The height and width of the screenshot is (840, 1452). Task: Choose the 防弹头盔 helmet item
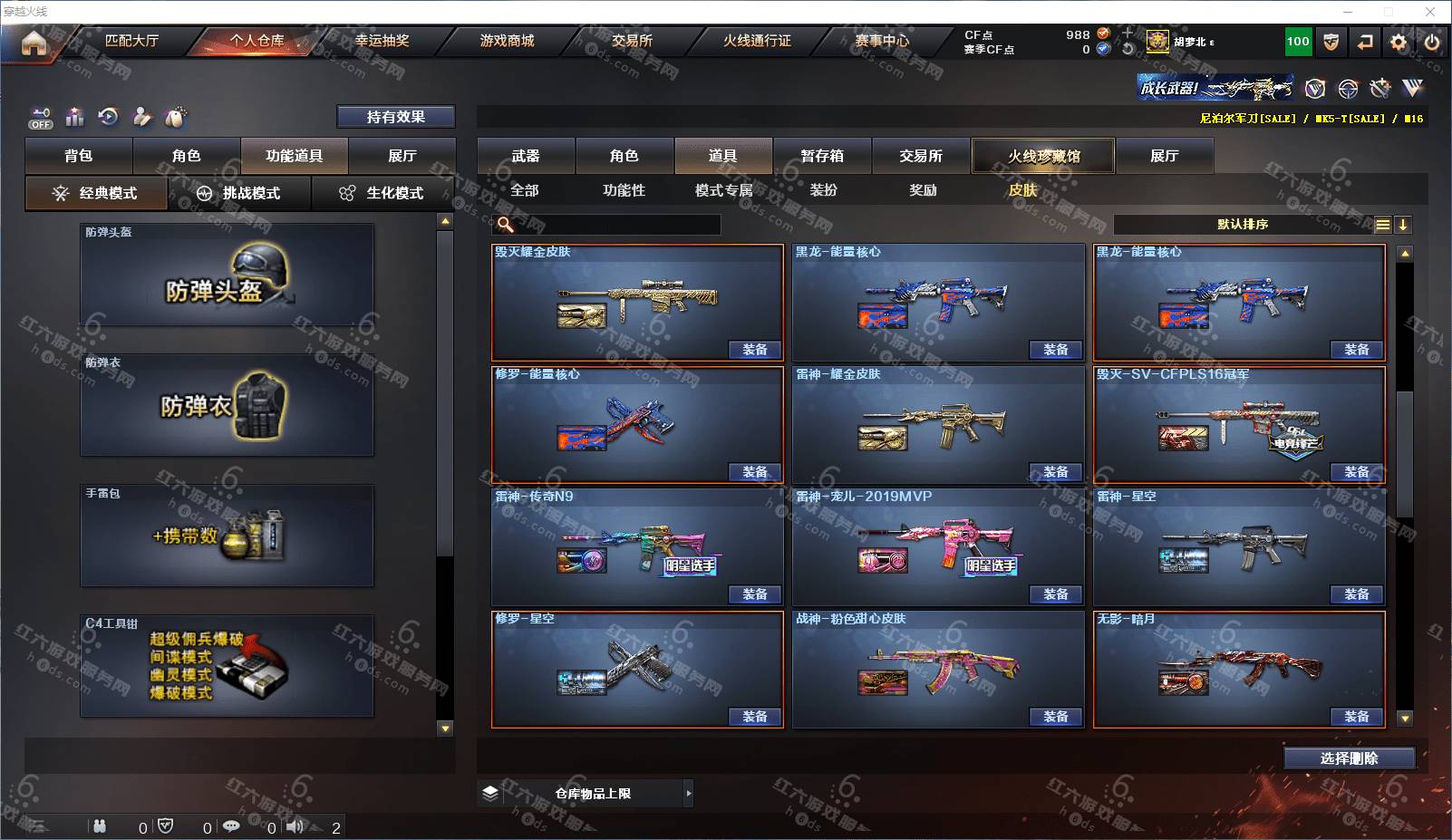[x=227, y=275]
